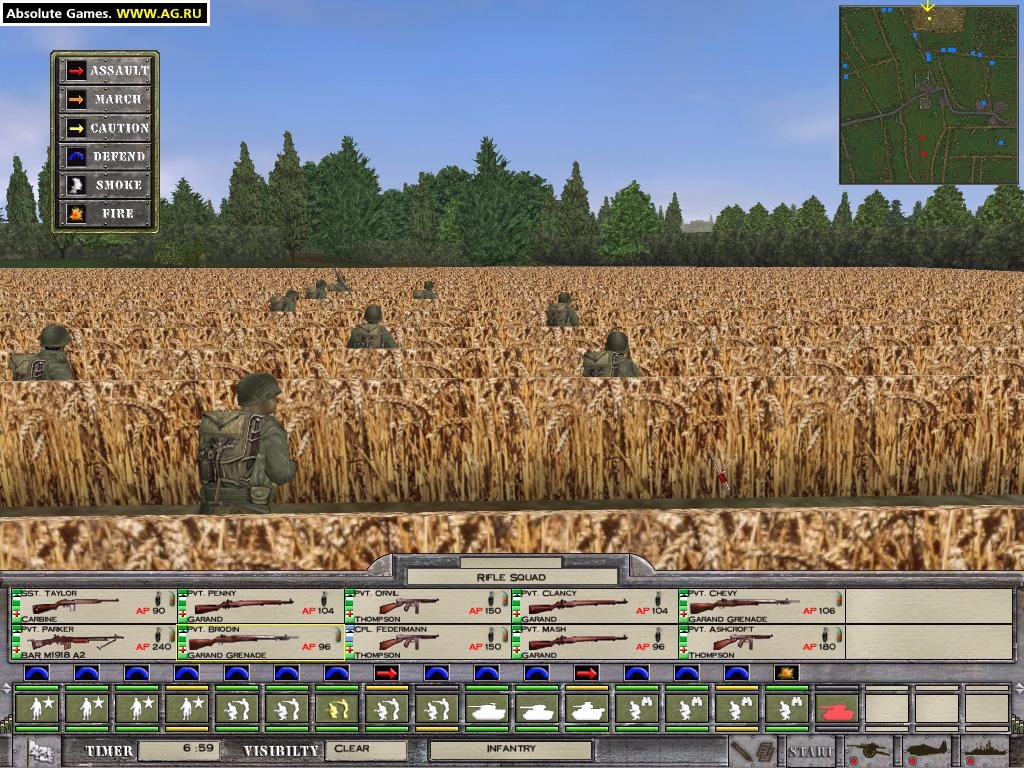Image resolution: width=1024 pixels, height=768 pixels.
Task: Give the Fire order
Action: coord(106,213)
